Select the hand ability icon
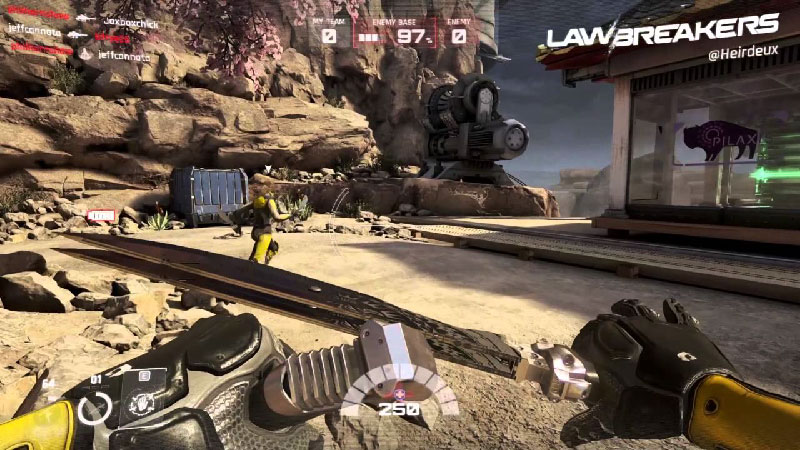800x450 pixels. coord(141,406)
